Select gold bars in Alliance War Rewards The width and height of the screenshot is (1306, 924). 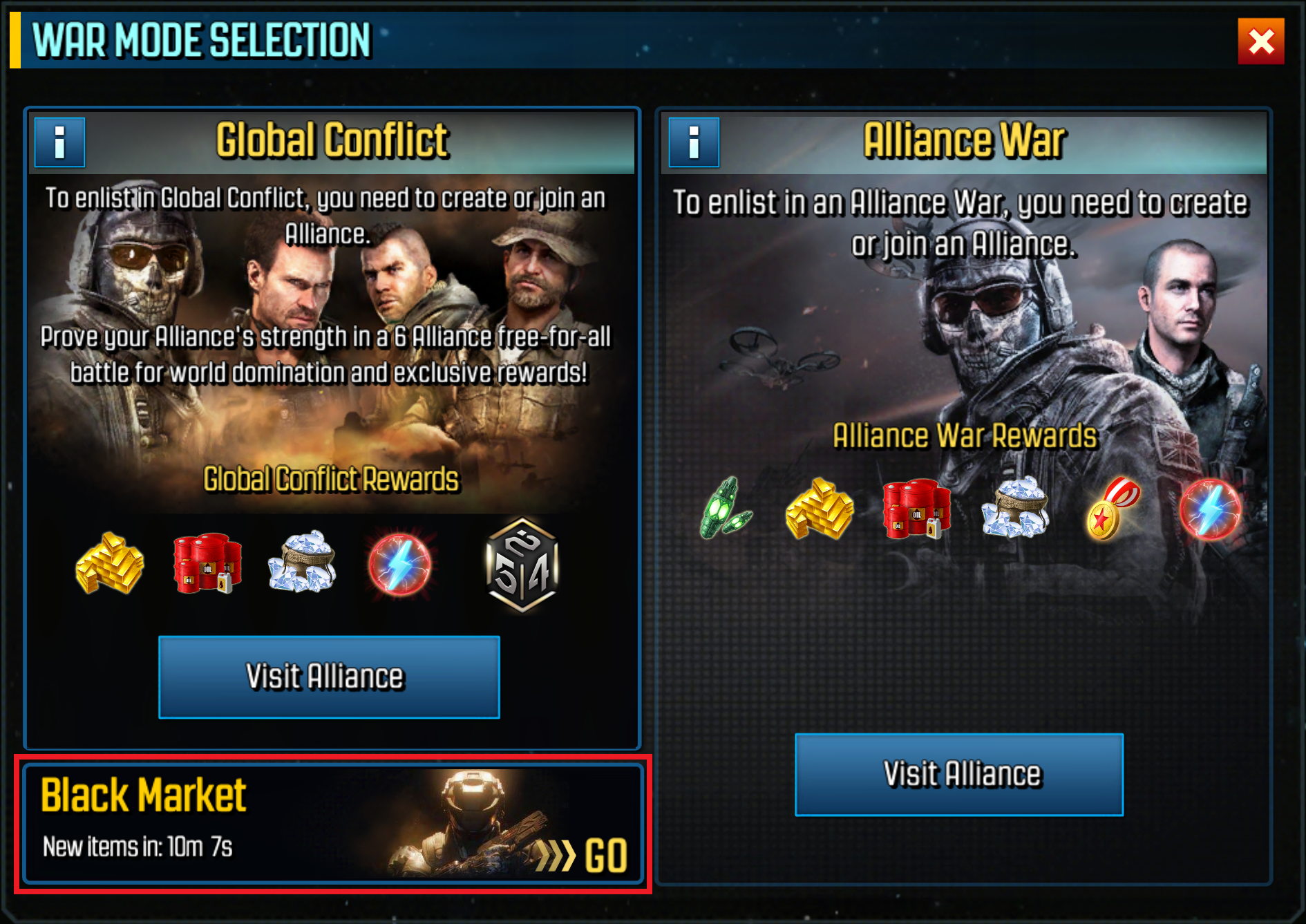[x=820, y=509]
